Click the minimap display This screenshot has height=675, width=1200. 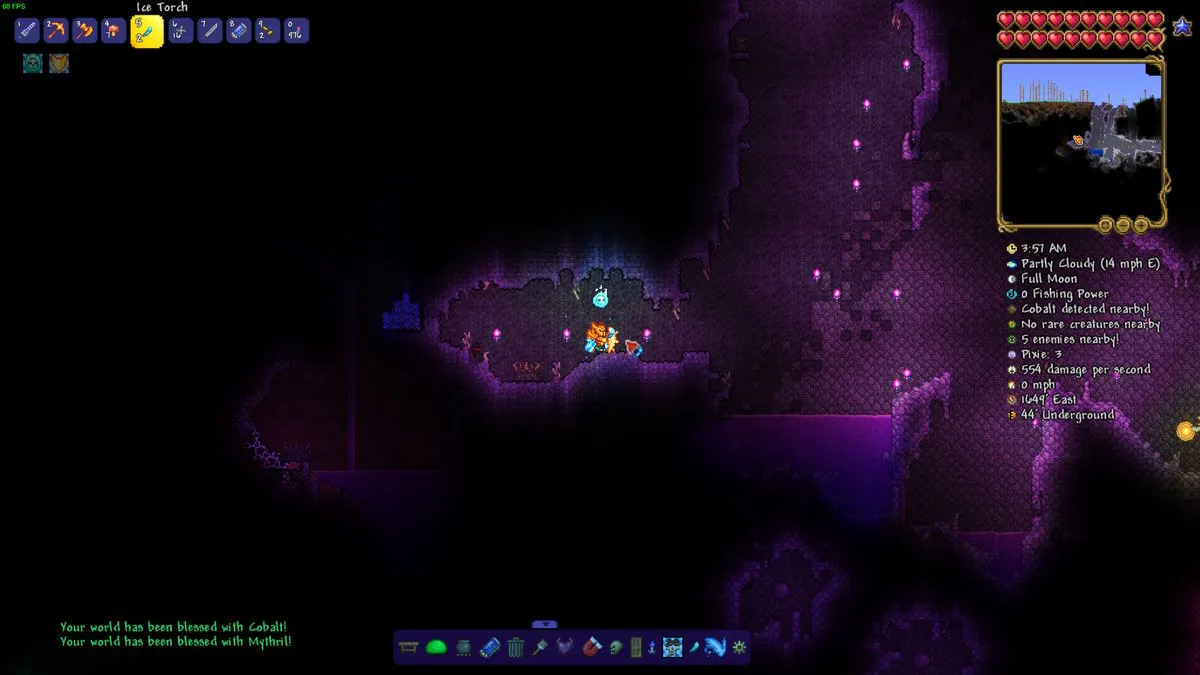coord(1080,141)
